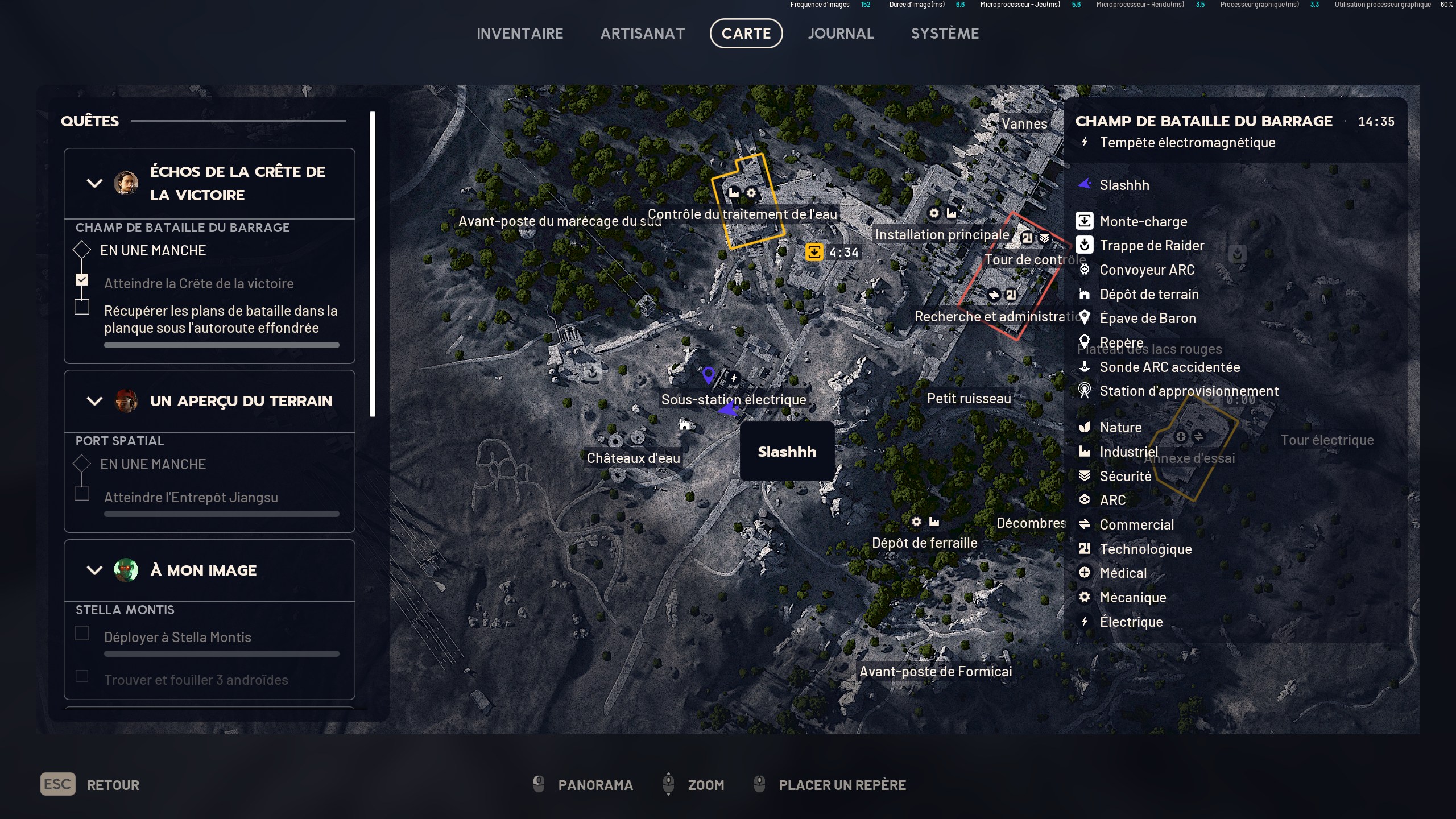The width and height of the screenshot is (1456, 819).
Task: Click the Épave de Baron icon
Action: tap(1085, 318)
